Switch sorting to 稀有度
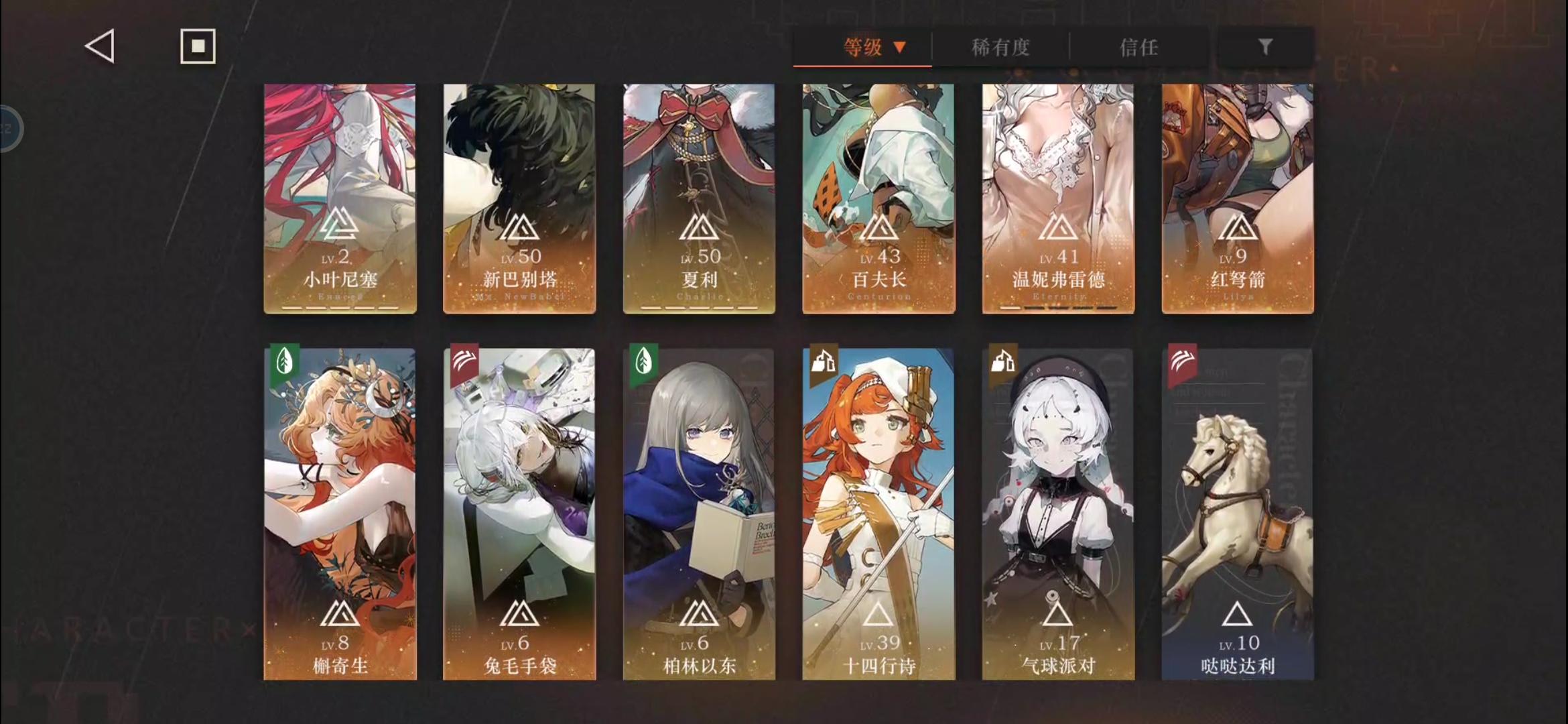 click(1001, 48)
